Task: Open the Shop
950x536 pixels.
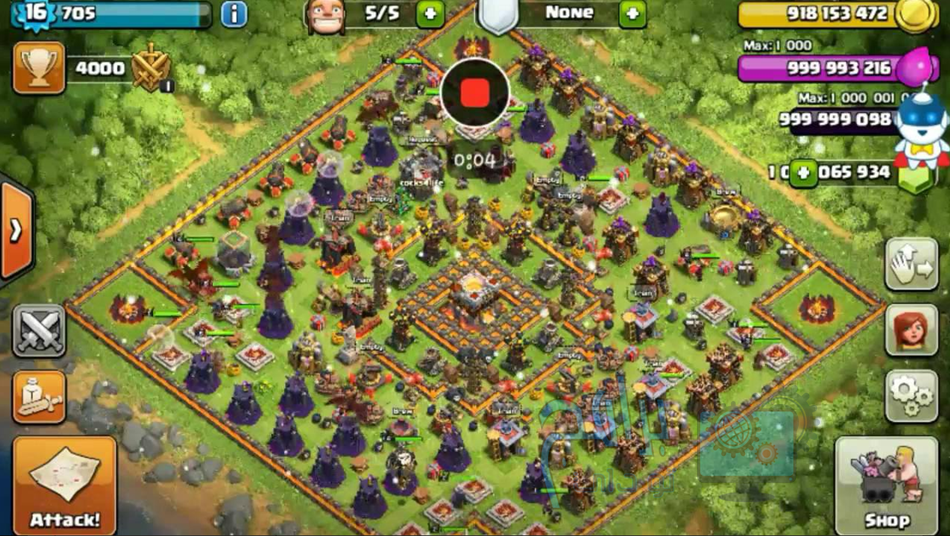Action: click(886, 486)
